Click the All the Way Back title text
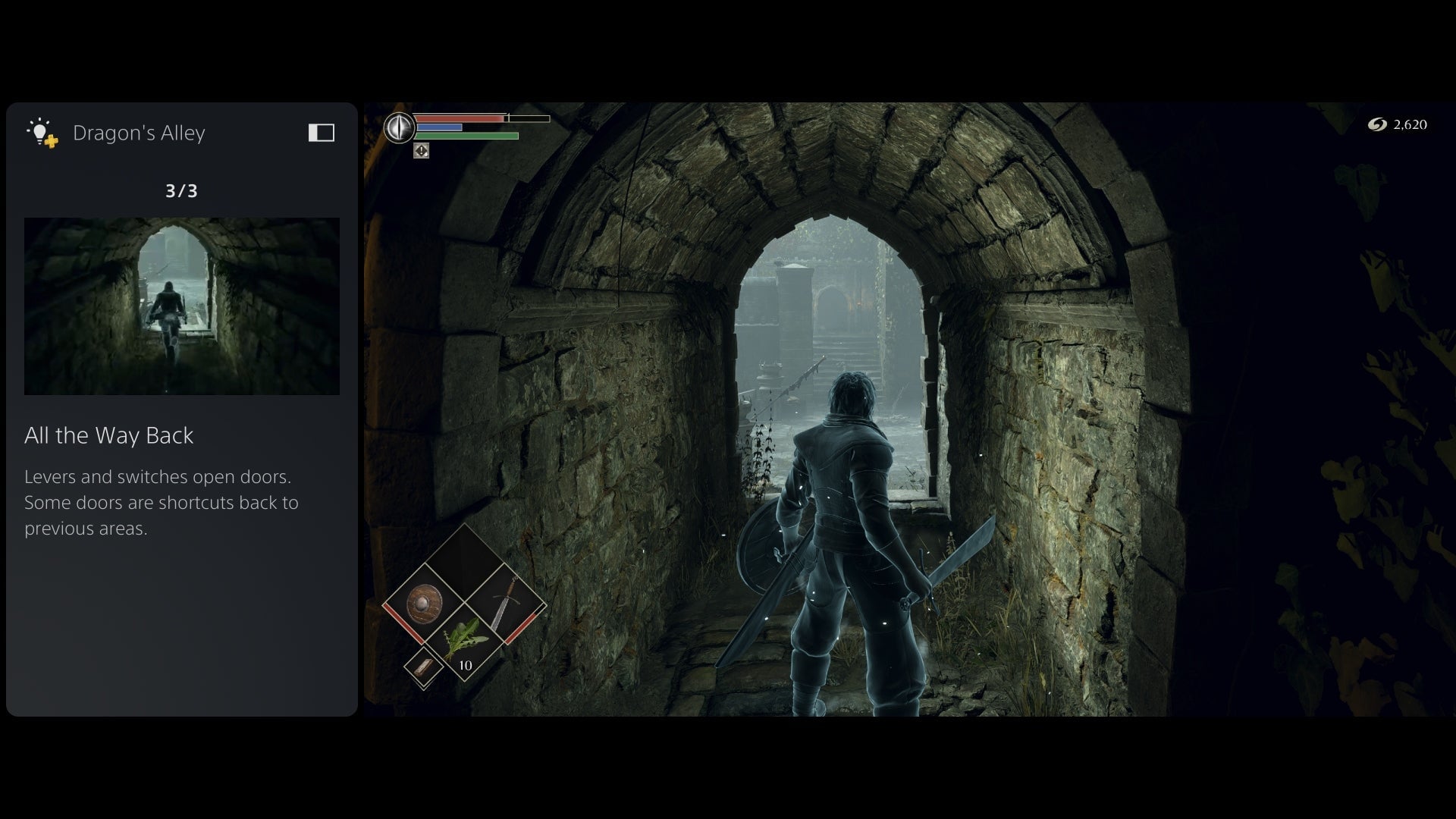This screenshot has height=819, width=1456. tap(109, 436)
